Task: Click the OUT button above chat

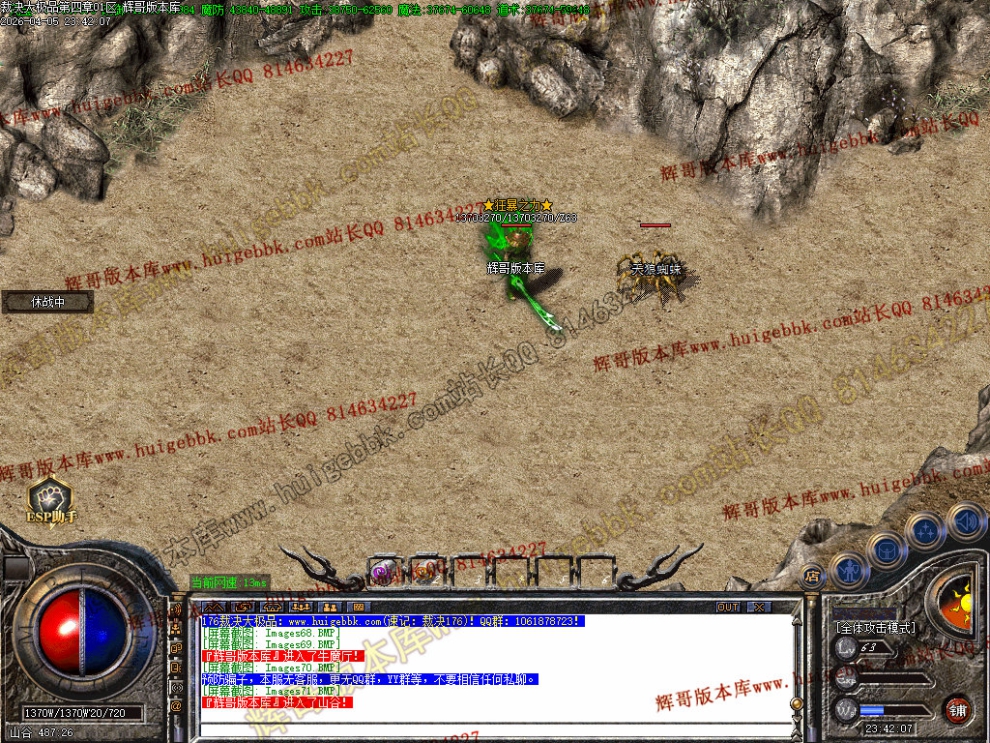Action: coord(728,607)
